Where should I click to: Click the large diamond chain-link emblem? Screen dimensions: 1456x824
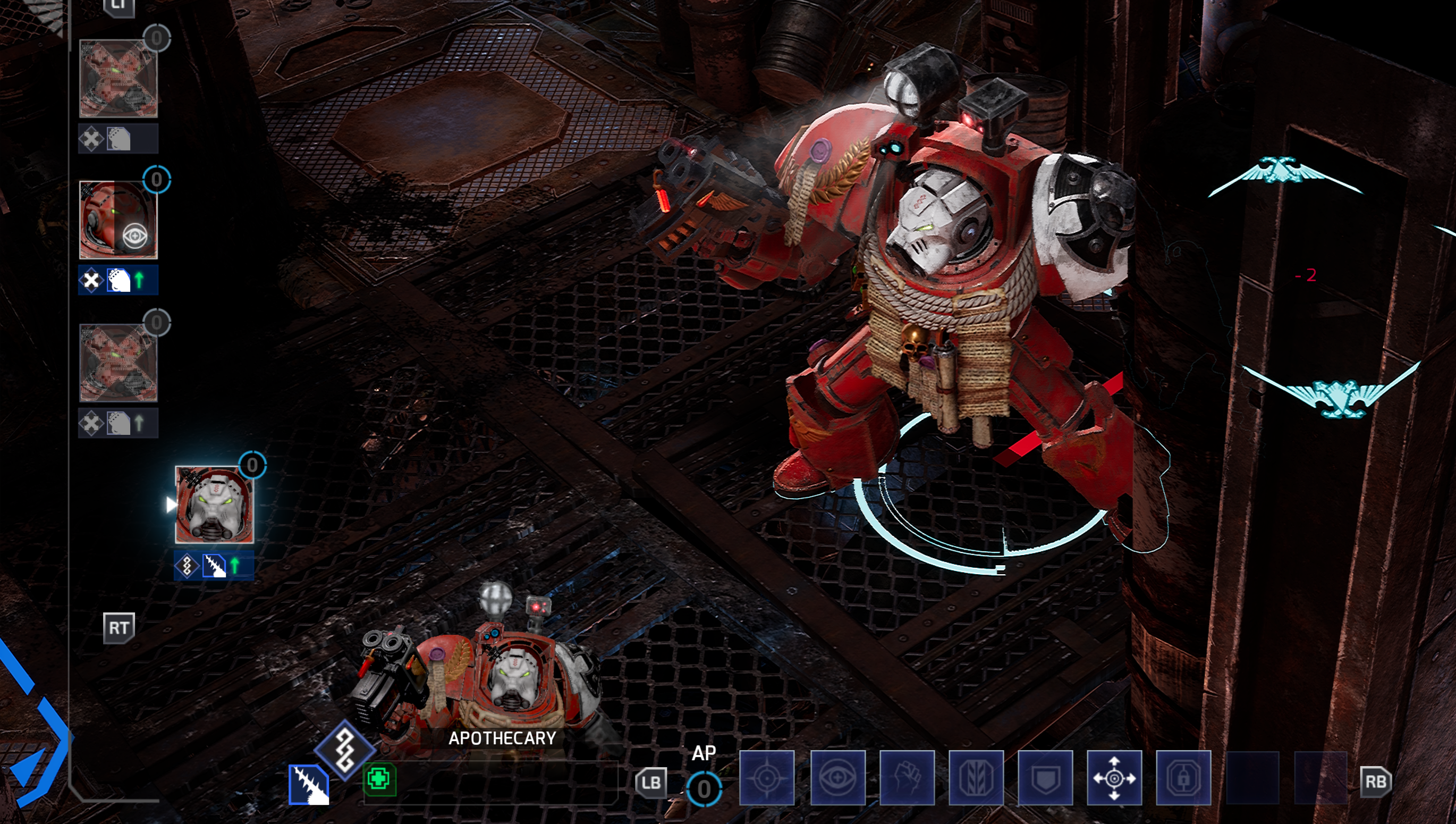pos(344,750)
